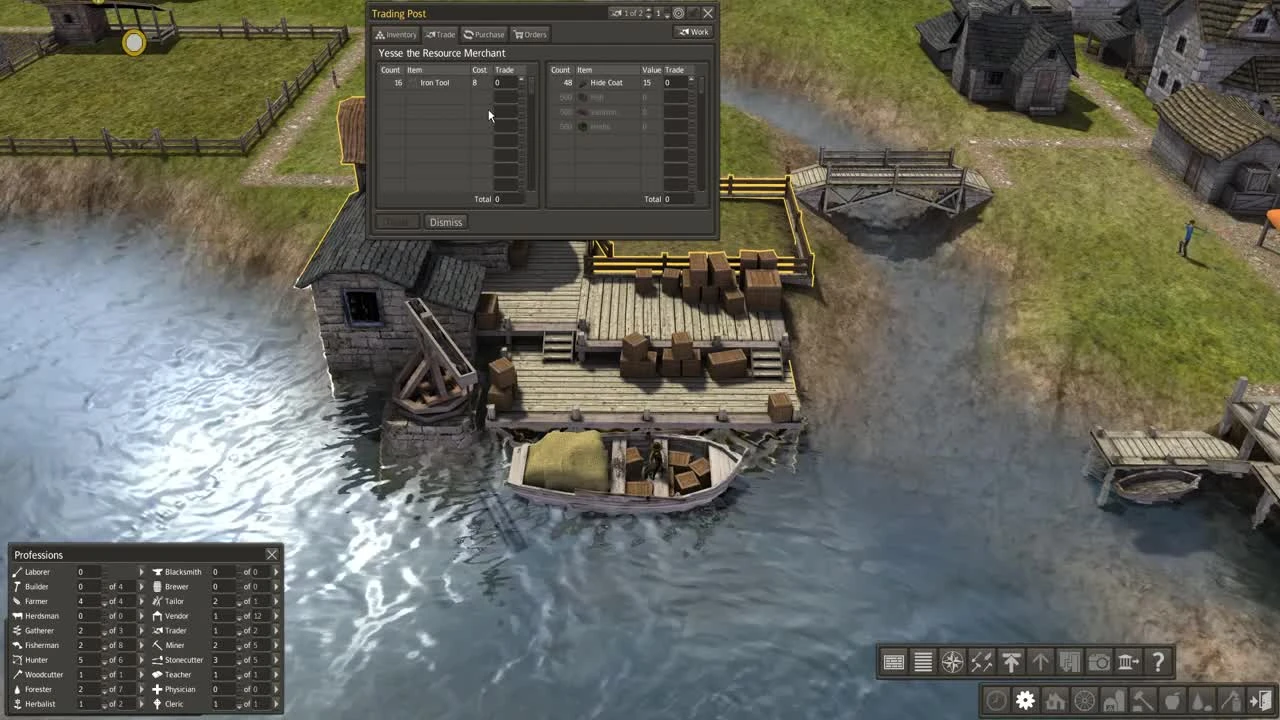Select the crossed tools icon in the toolbar
This screenshot has height=720, width=1280.
pos(981,661)
